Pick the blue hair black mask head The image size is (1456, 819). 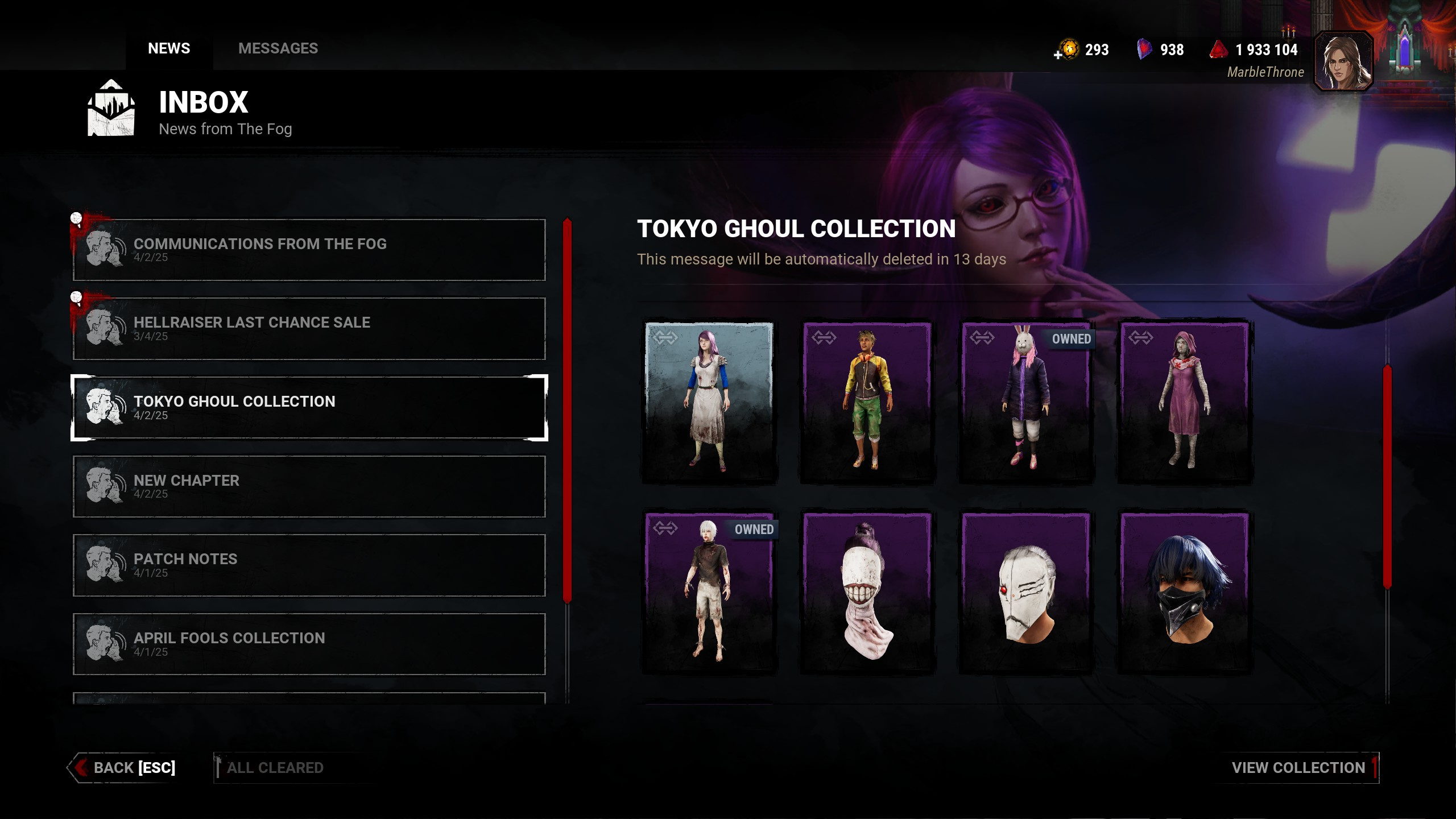tap(1185, 591)
